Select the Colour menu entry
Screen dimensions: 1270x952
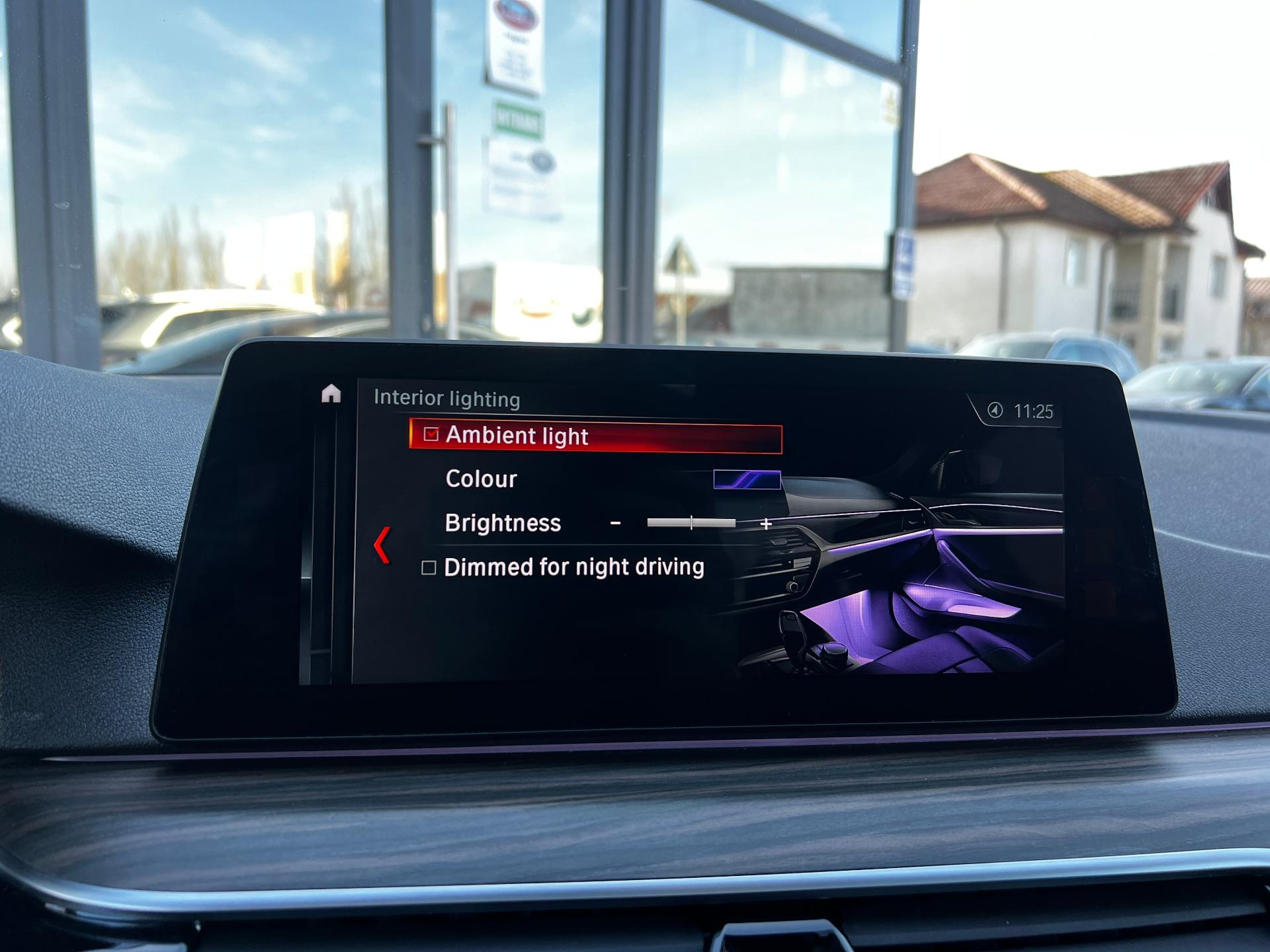(x=481, y=479)
